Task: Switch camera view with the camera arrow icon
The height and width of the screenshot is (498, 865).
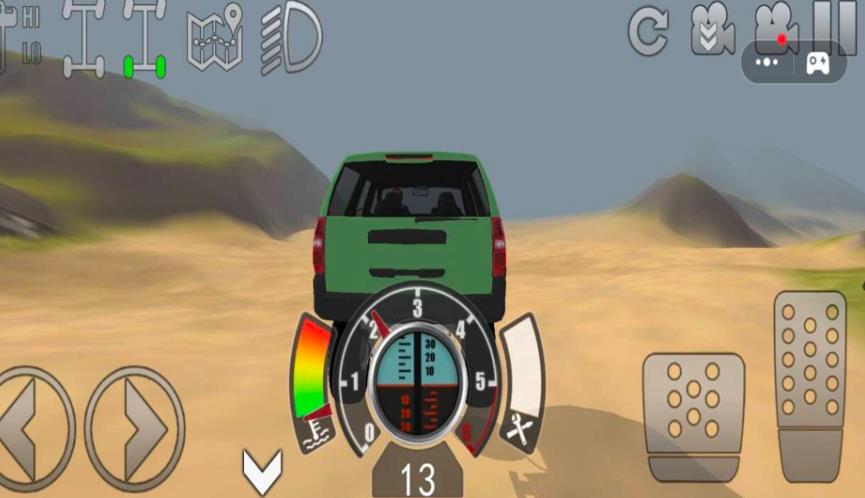Action: [x=712, y=30]
